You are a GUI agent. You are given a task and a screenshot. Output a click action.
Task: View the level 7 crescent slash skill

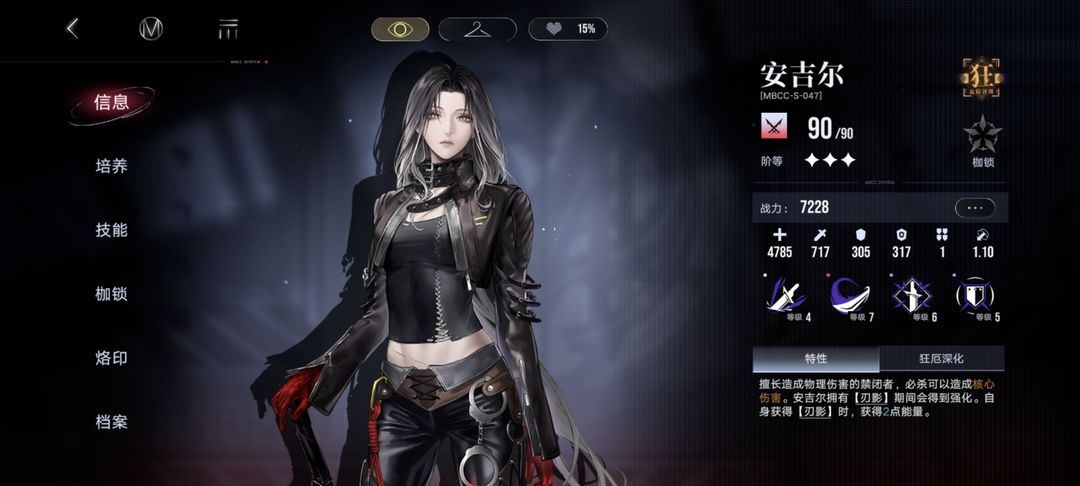click(x=850, y=297)
